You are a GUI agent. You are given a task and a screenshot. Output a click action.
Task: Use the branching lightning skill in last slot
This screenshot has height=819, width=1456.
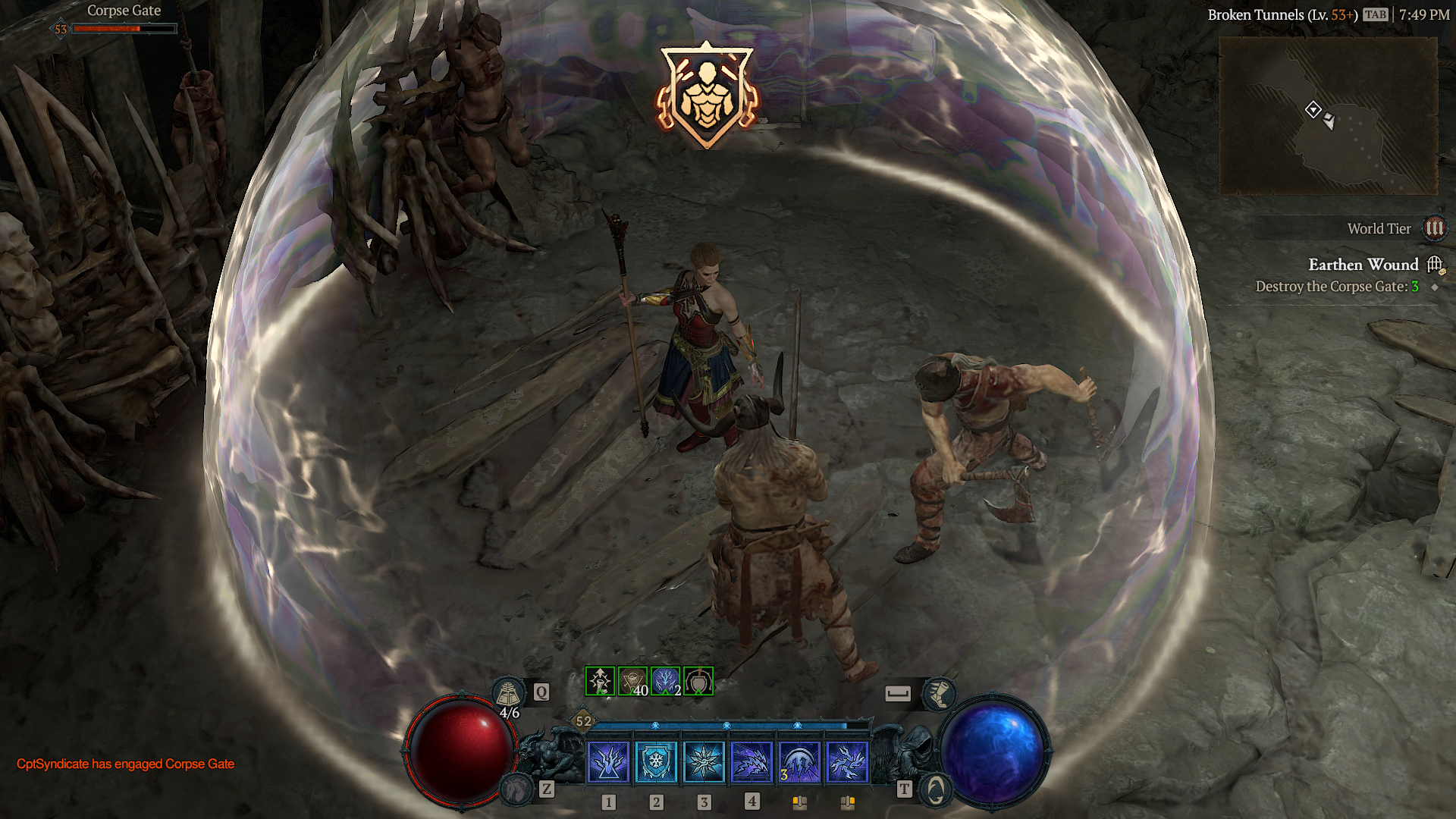[x=847, y=761]
